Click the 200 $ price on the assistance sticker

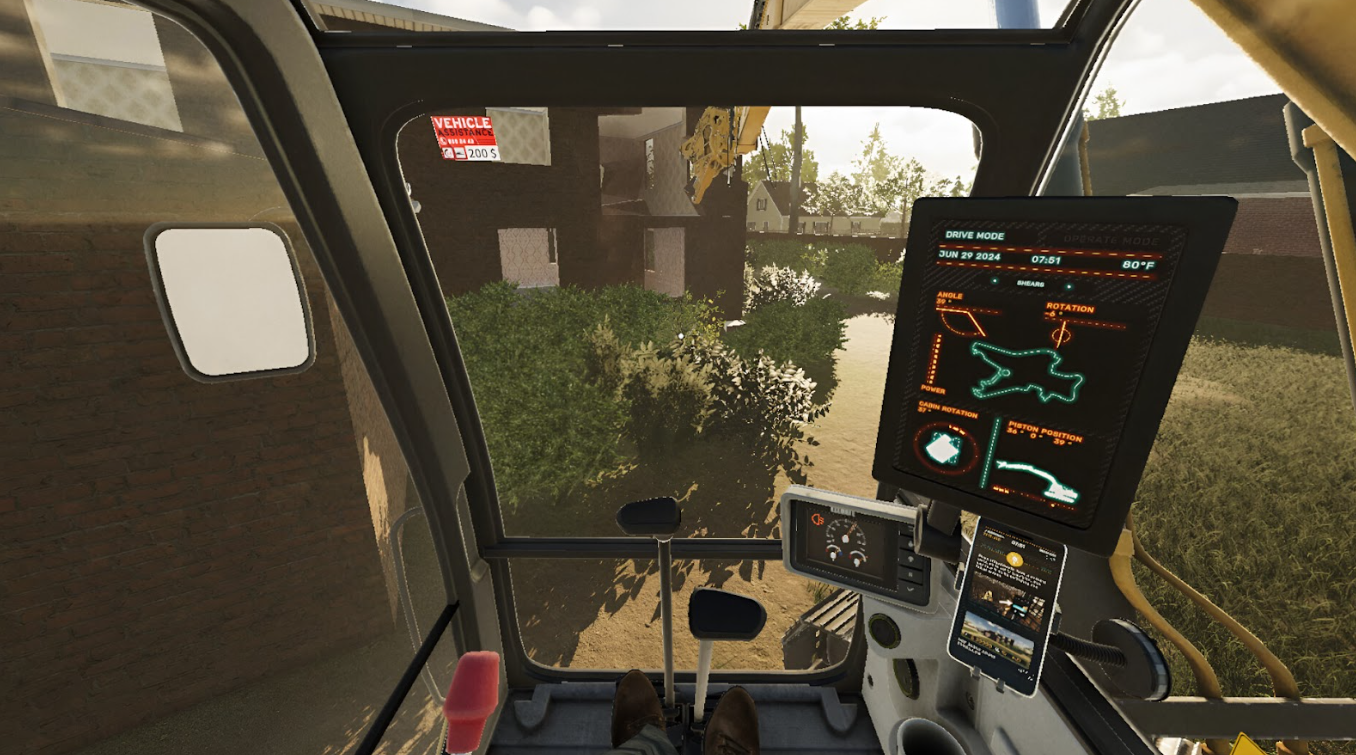482,152
